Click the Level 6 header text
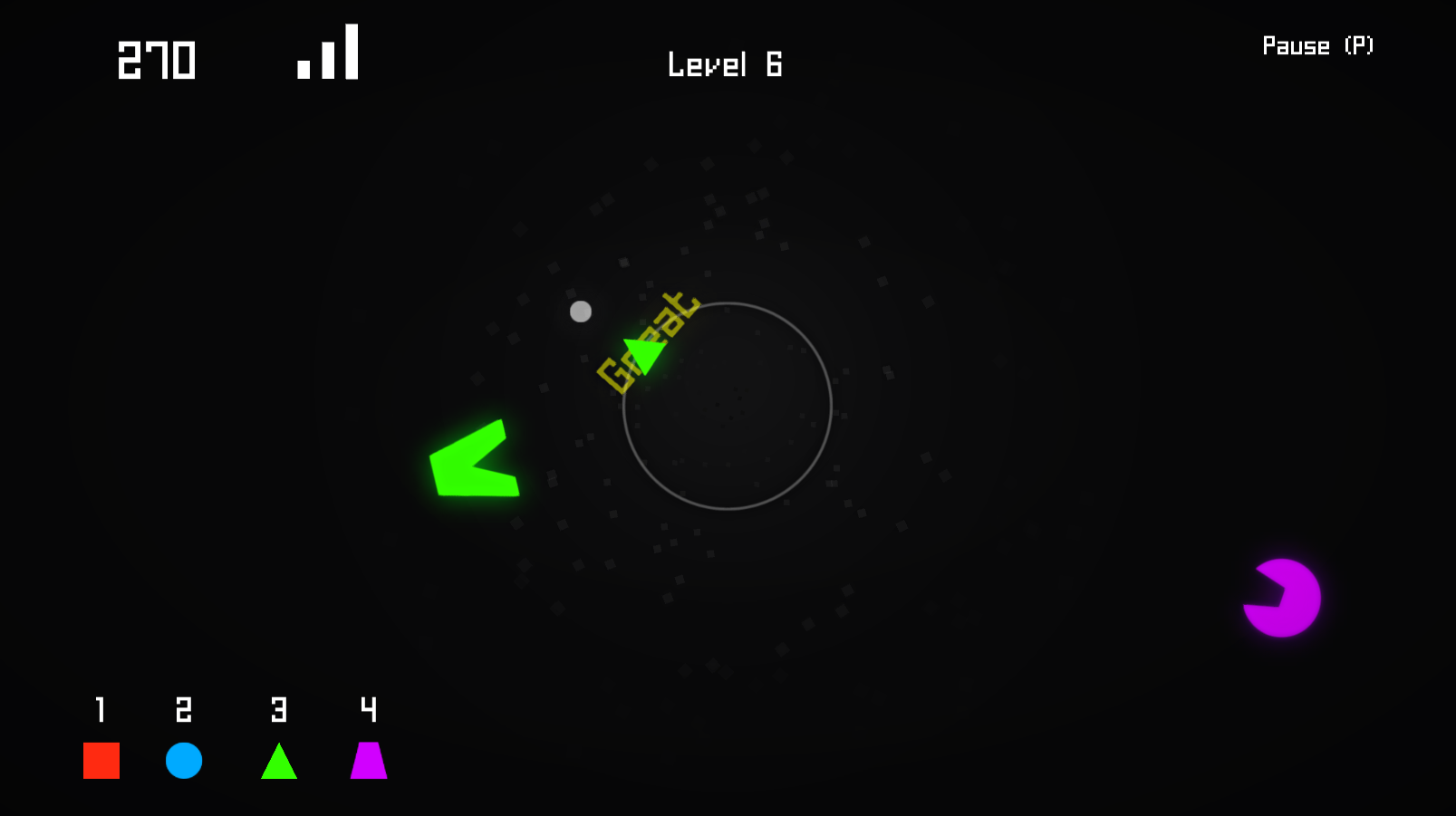The image size is (1456, 816). (x=724, y=64)
